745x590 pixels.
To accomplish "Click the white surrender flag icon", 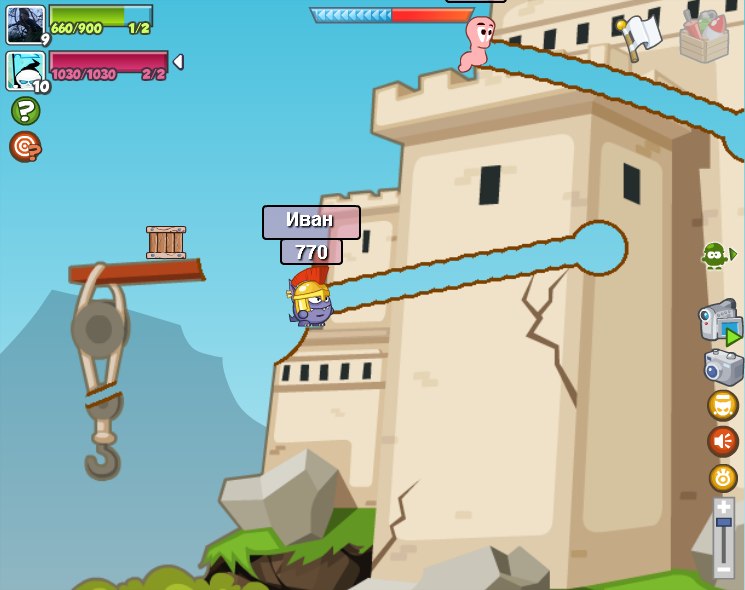I will coord(638,35).
